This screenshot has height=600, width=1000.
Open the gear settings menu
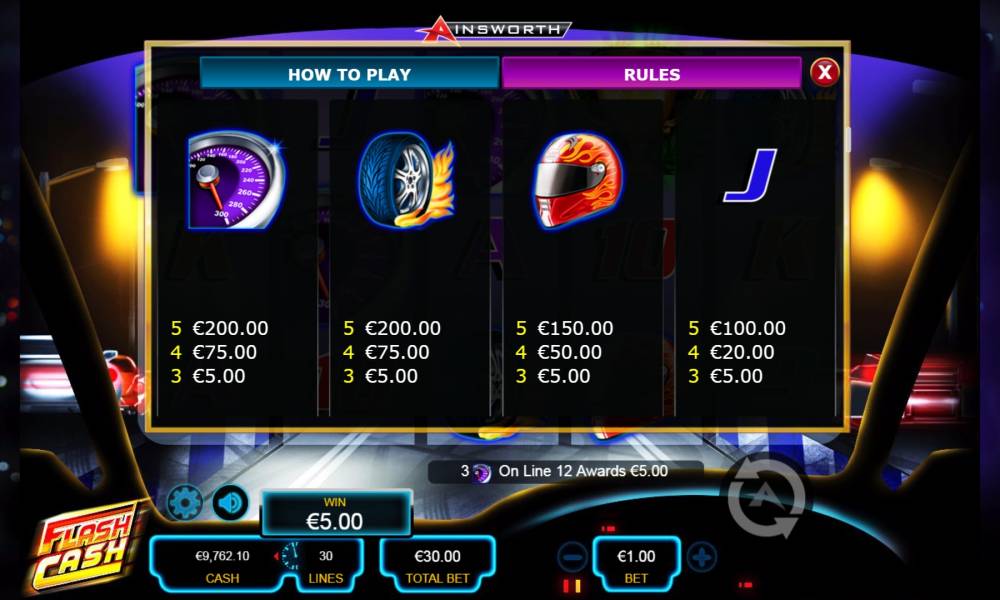tap(185, 502)
